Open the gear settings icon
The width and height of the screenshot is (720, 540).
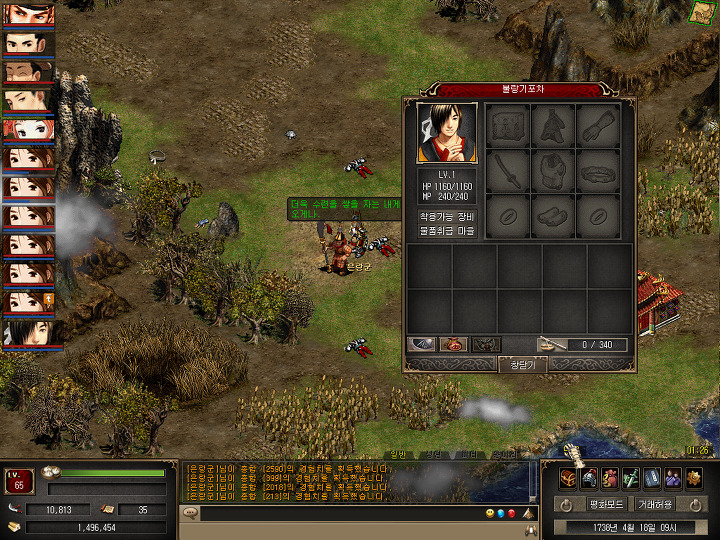tap(693, 478)
